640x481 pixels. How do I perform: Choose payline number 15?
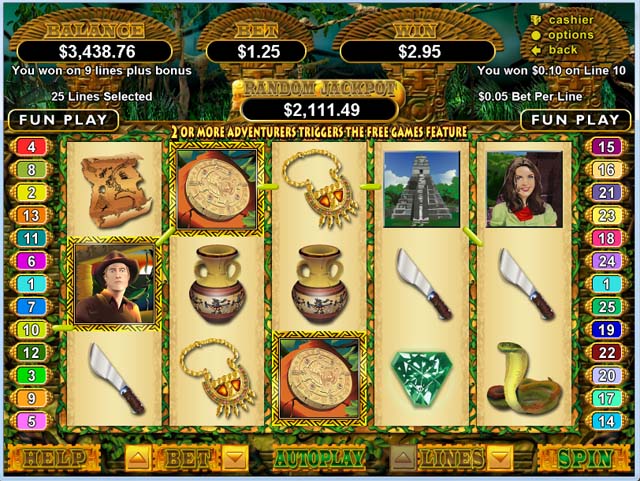tap(606, 147)
